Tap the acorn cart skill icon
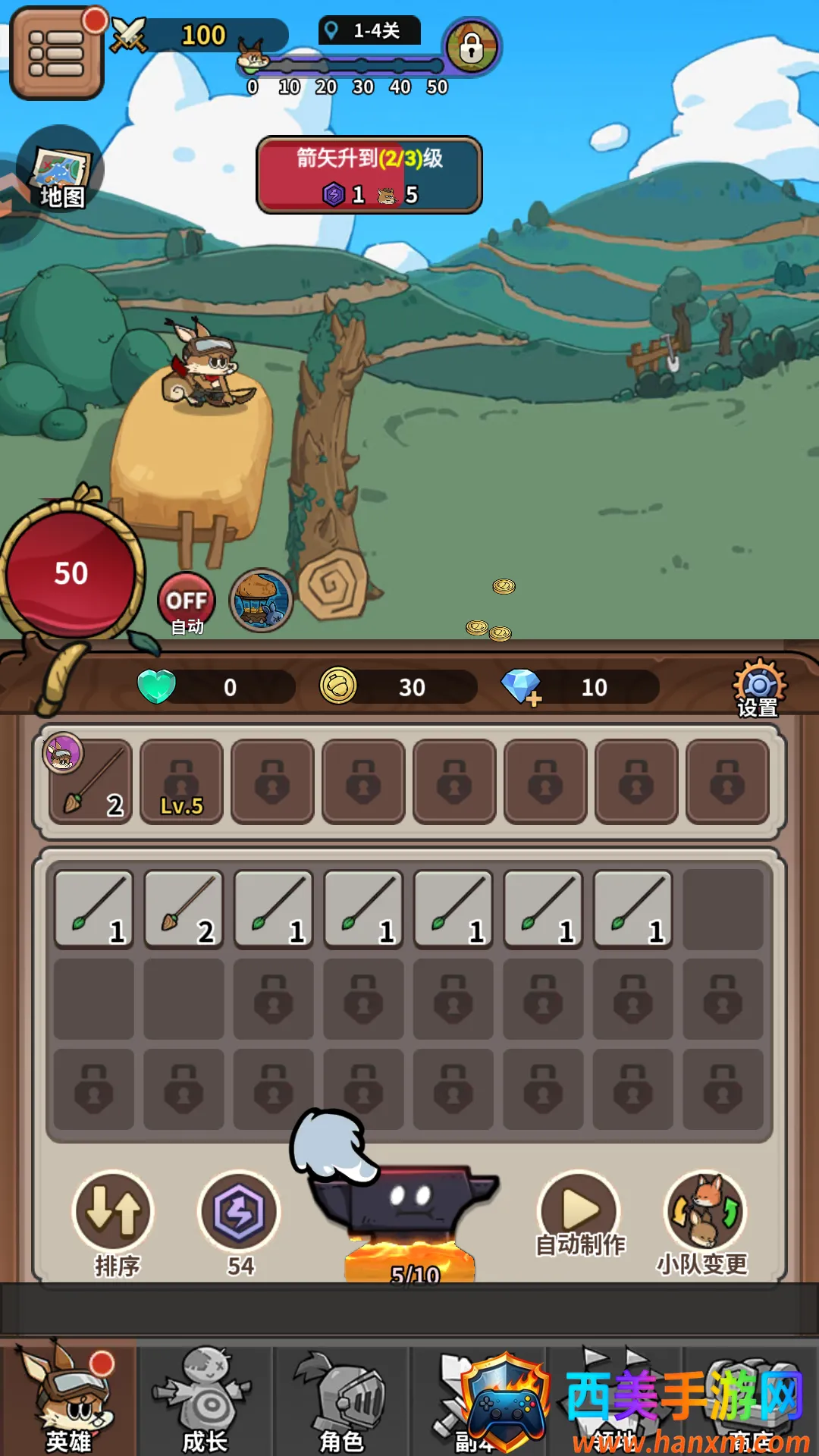Screen dimensions: 819x1456 tap(261, 601)
